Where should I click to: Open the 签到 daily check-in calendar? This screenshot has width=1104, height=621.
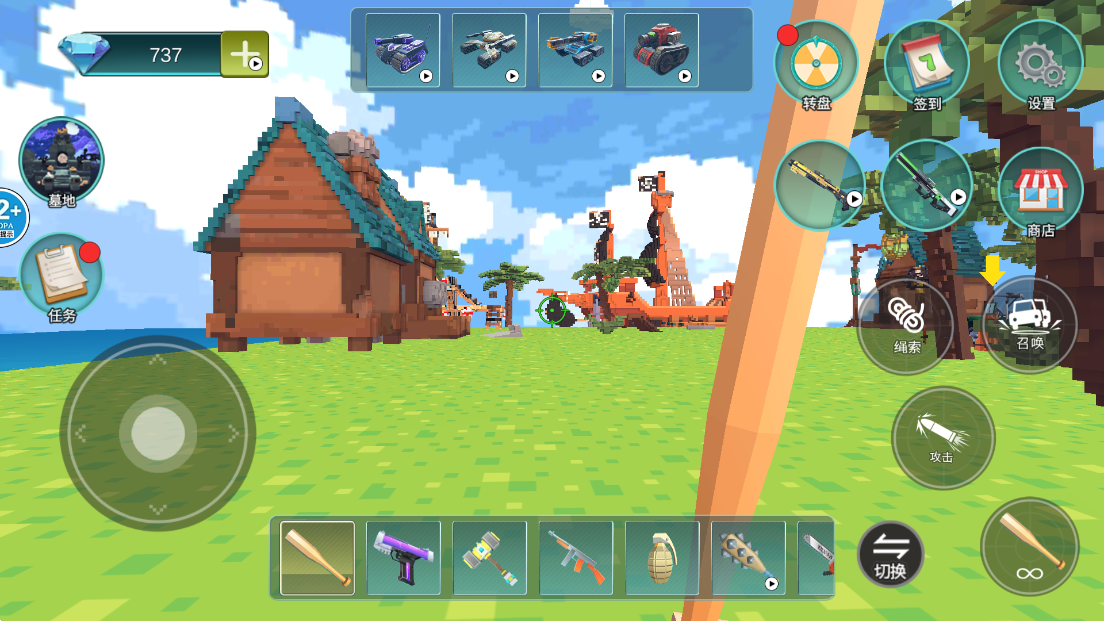(927, 63)
